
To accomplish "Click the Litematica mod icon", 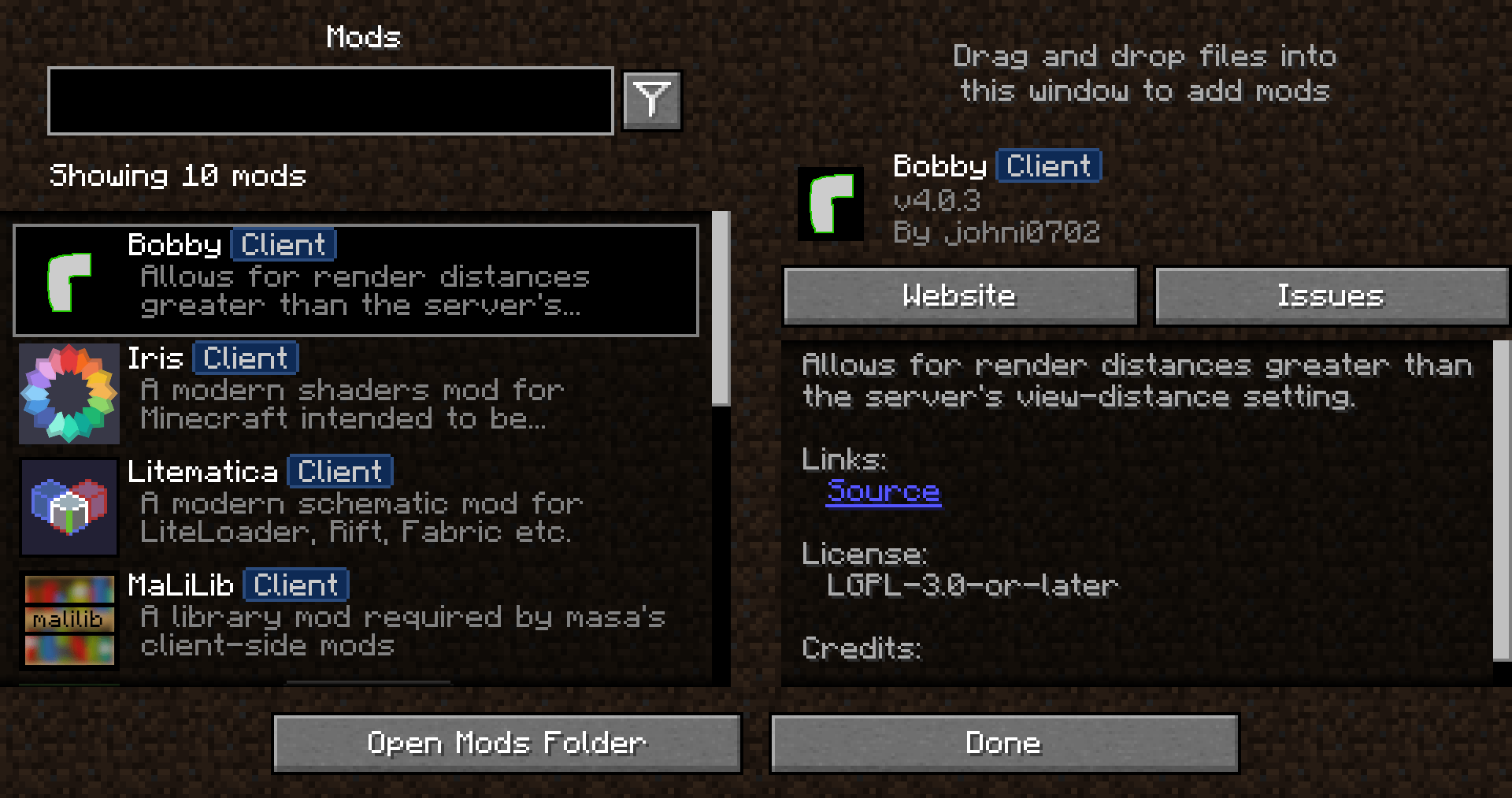I will pyautogui.click(x=69, y=508).
